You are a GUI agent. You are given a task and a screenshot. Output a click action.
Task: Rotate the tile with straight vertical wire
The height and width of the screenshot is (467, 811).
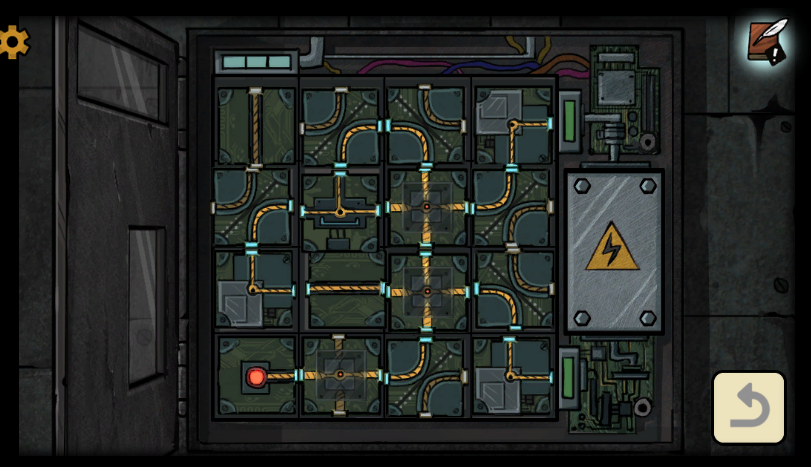coord(255,127)
